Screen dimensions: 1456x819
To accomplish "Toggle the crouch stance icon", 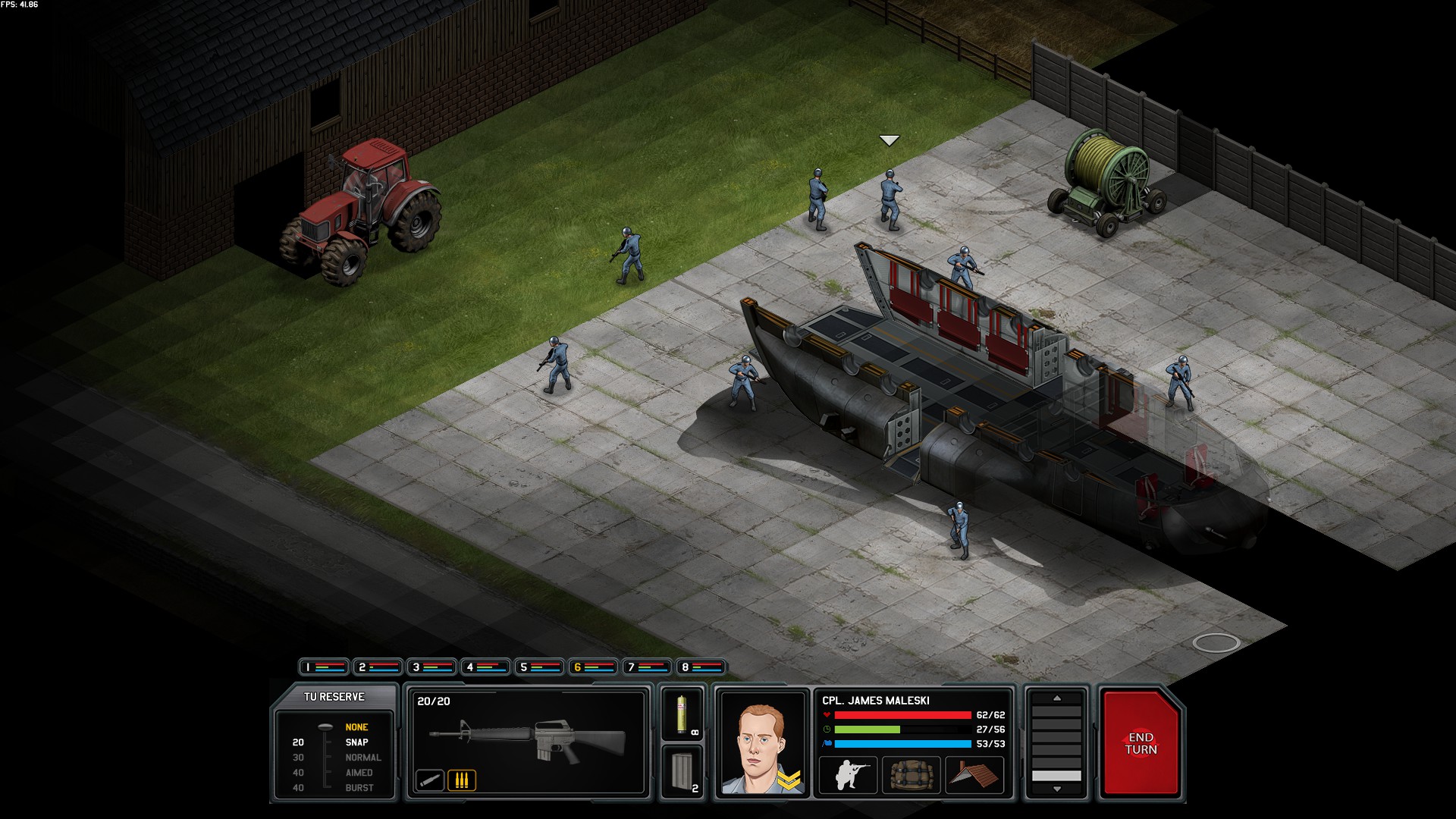I will (x=848, y=776).
